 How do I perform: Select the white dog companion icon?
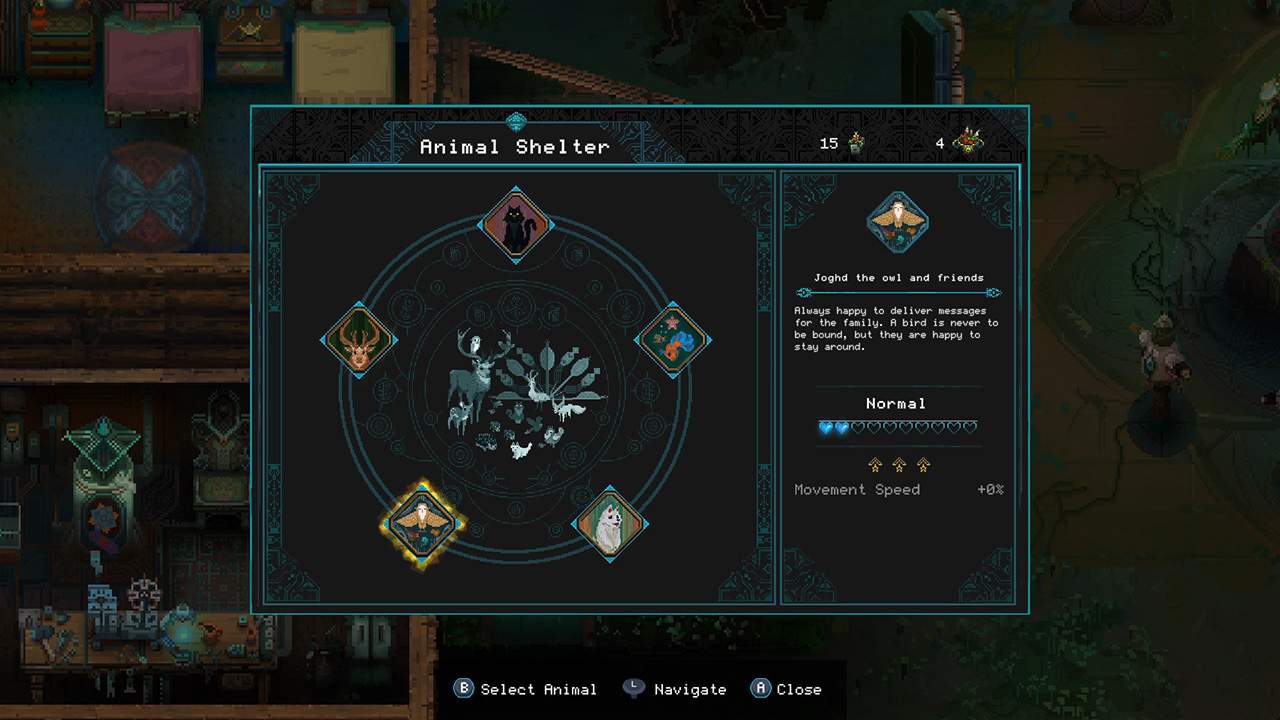[x=611, y=525]
